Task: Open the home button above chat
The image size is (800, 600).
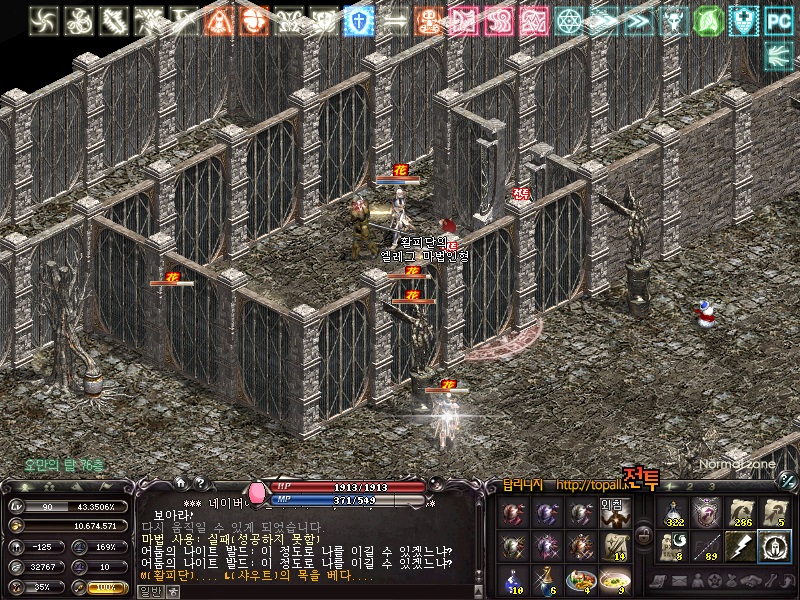Action: click(181, 483)
